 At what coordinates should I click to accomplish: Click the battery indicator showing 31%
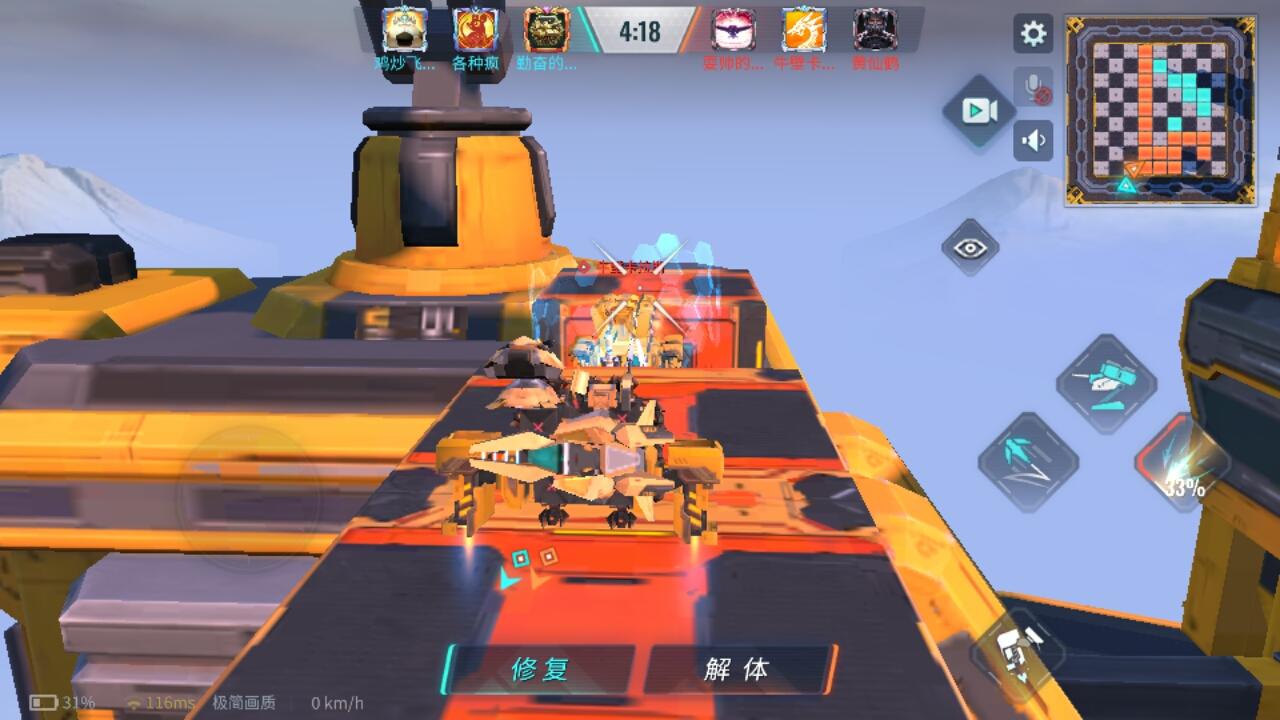tap(44, 703)
